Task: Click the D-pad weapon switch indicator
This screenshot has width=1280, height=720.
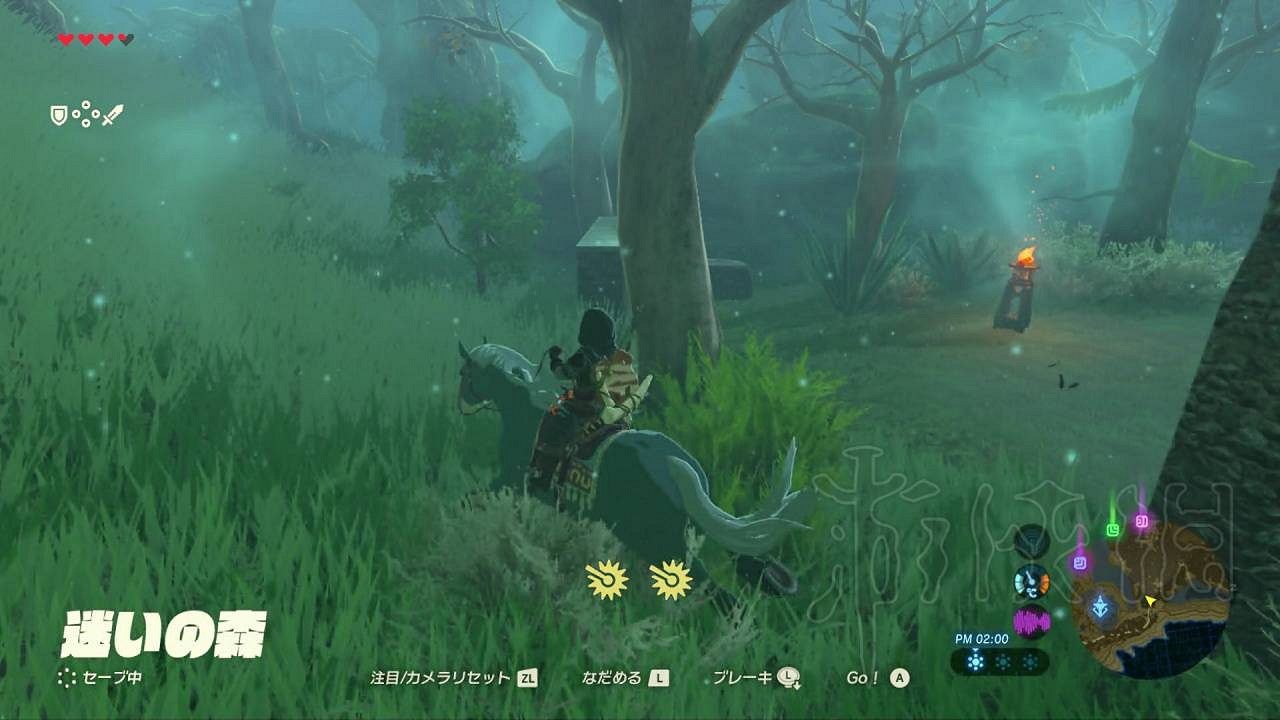Action: (x=86, y=113)
